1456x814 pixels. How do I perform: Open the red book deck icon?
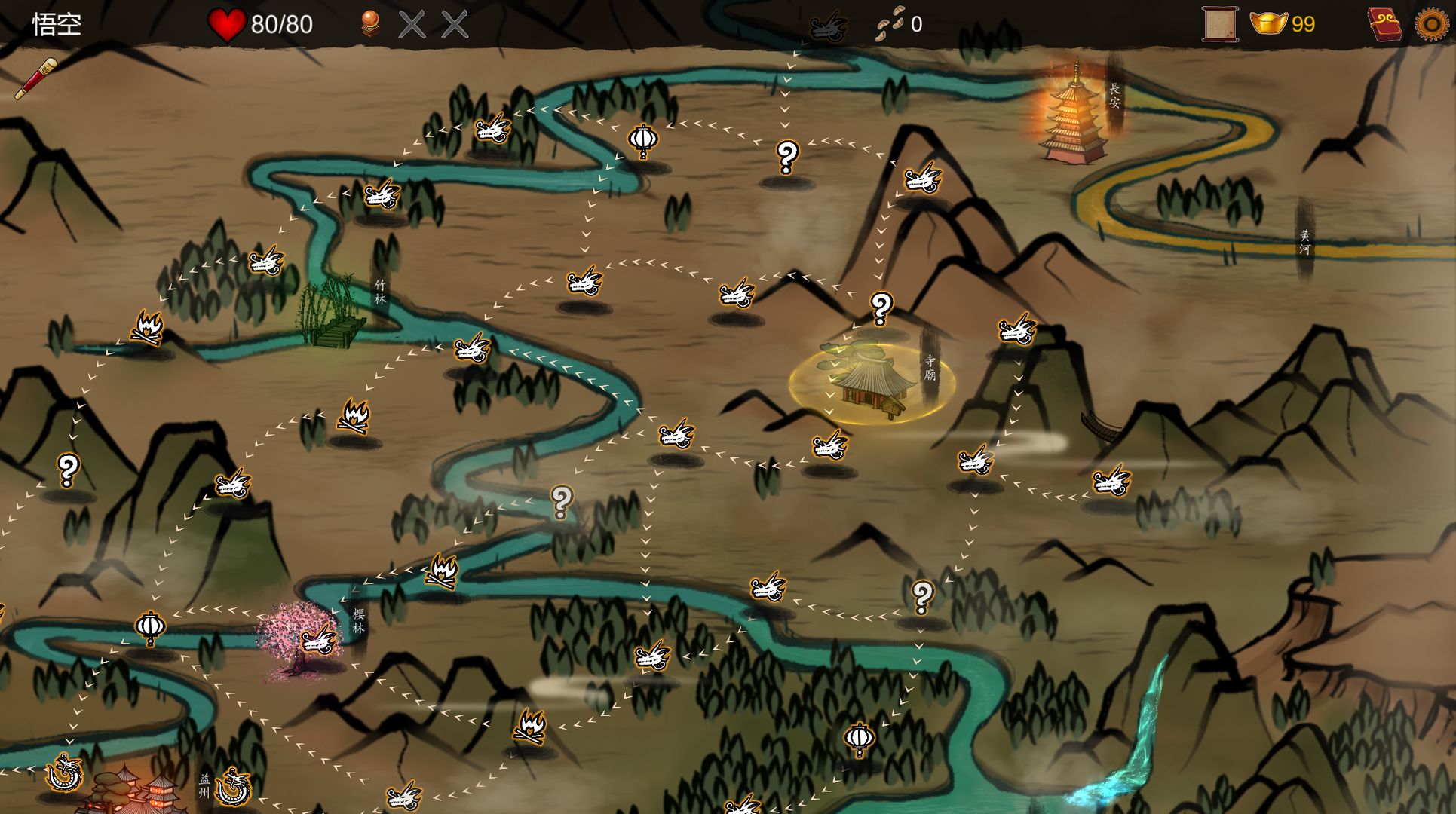[x=1384, y=24]
